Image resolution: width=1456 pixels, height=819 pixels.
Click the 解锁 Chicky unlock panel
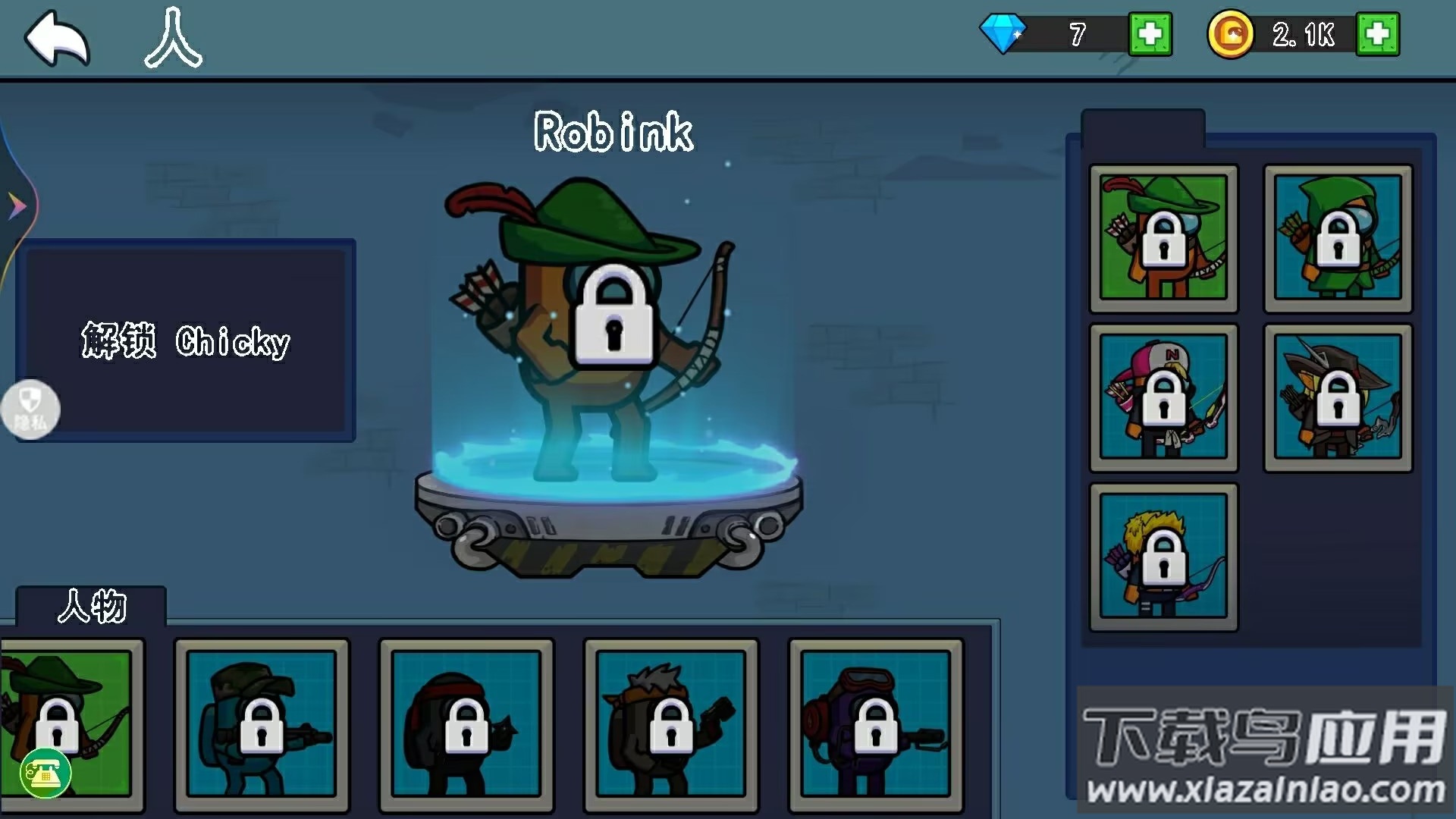186,341
